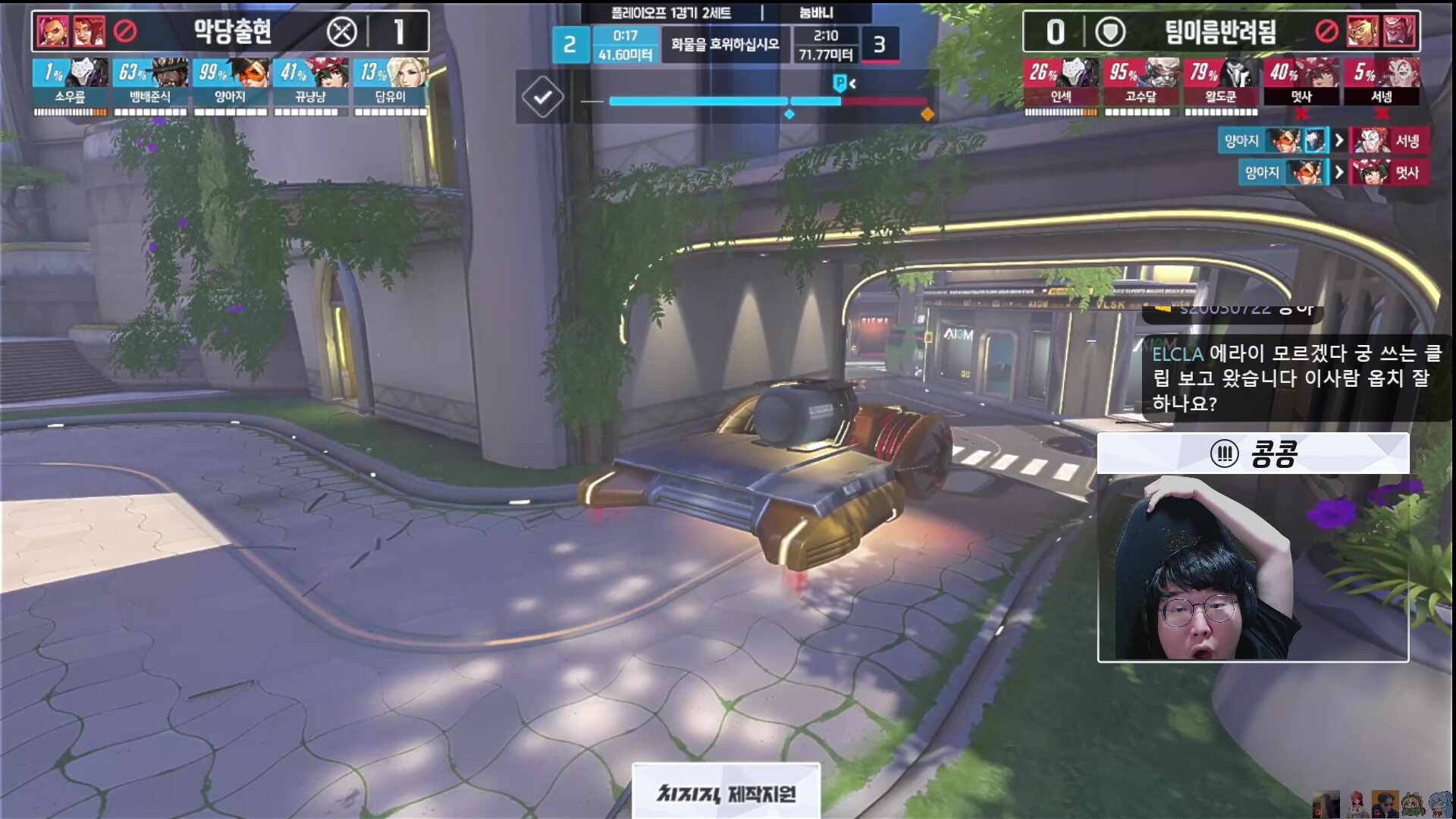1456x819 pixels.
Task: Click the red team name 팀이름반려됨
Action: tap(1220, 32)
